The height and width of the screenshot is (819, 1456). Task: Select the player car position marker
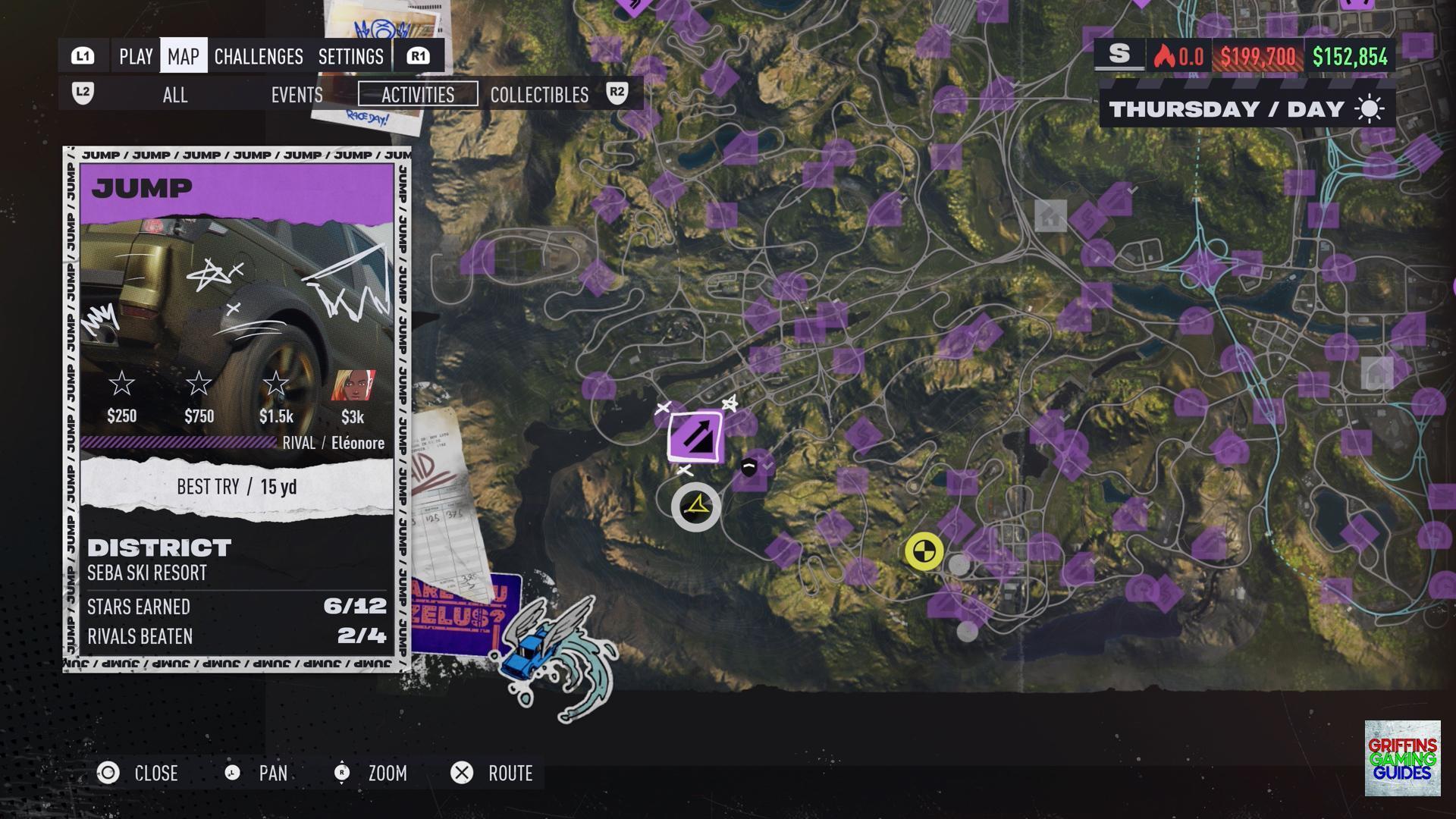pos(696,507)
